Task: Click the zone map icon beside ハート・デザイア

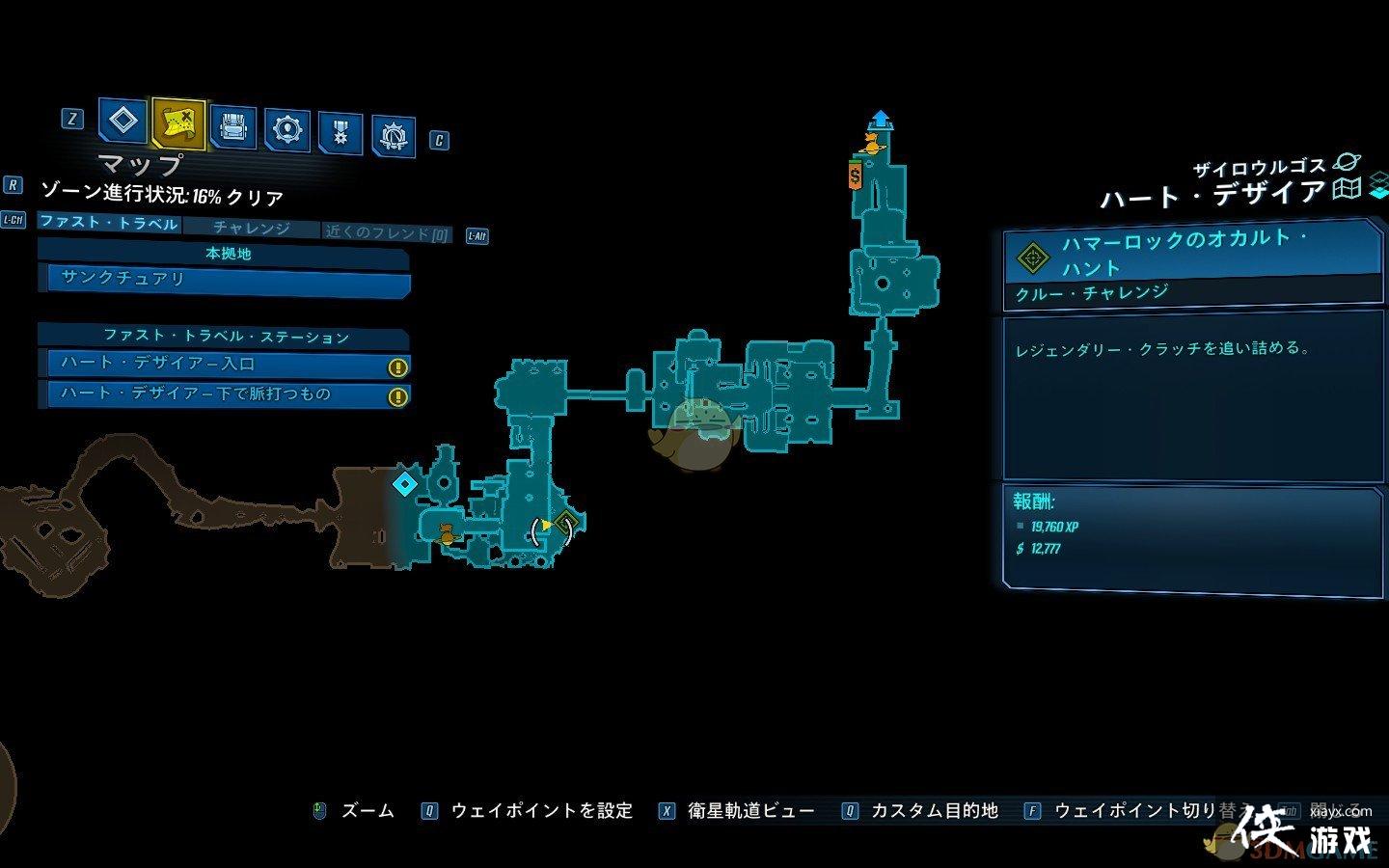Action: pyautogui.click(x=1347, y=189)
